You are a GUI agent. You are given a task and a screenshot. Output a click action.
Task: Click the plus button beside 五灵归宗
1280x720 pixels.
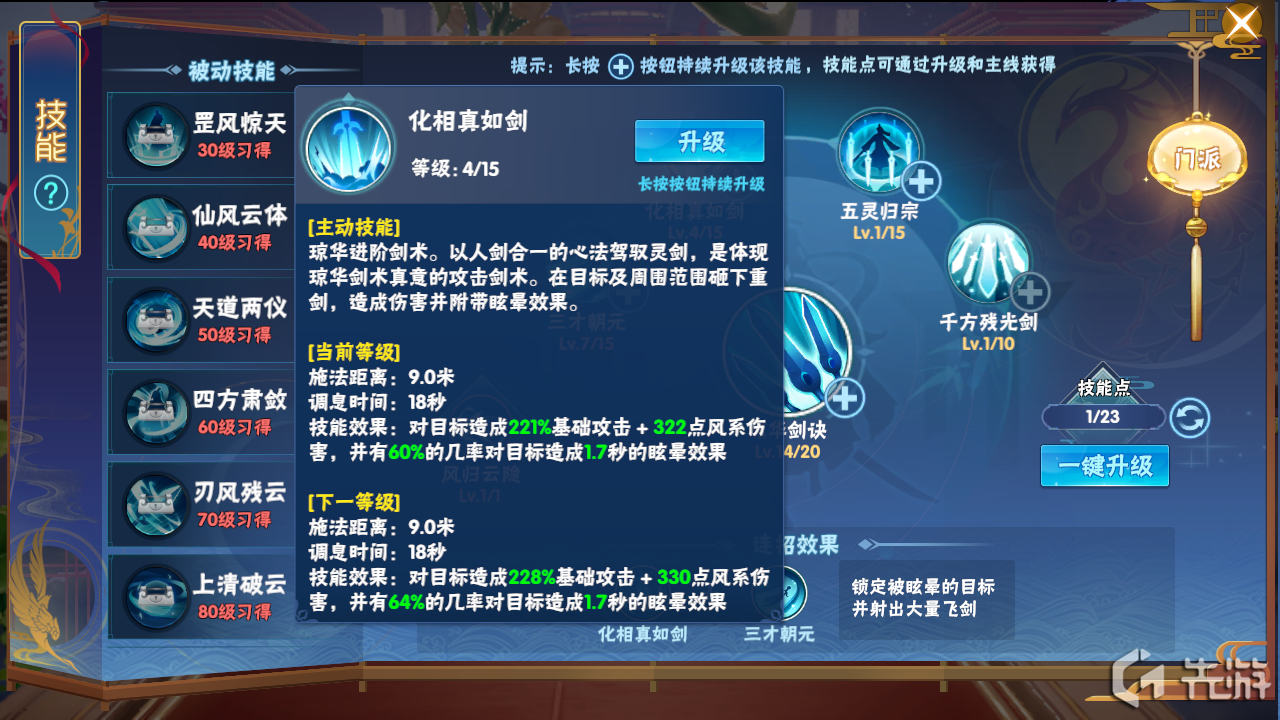click(x=919, y=182)
